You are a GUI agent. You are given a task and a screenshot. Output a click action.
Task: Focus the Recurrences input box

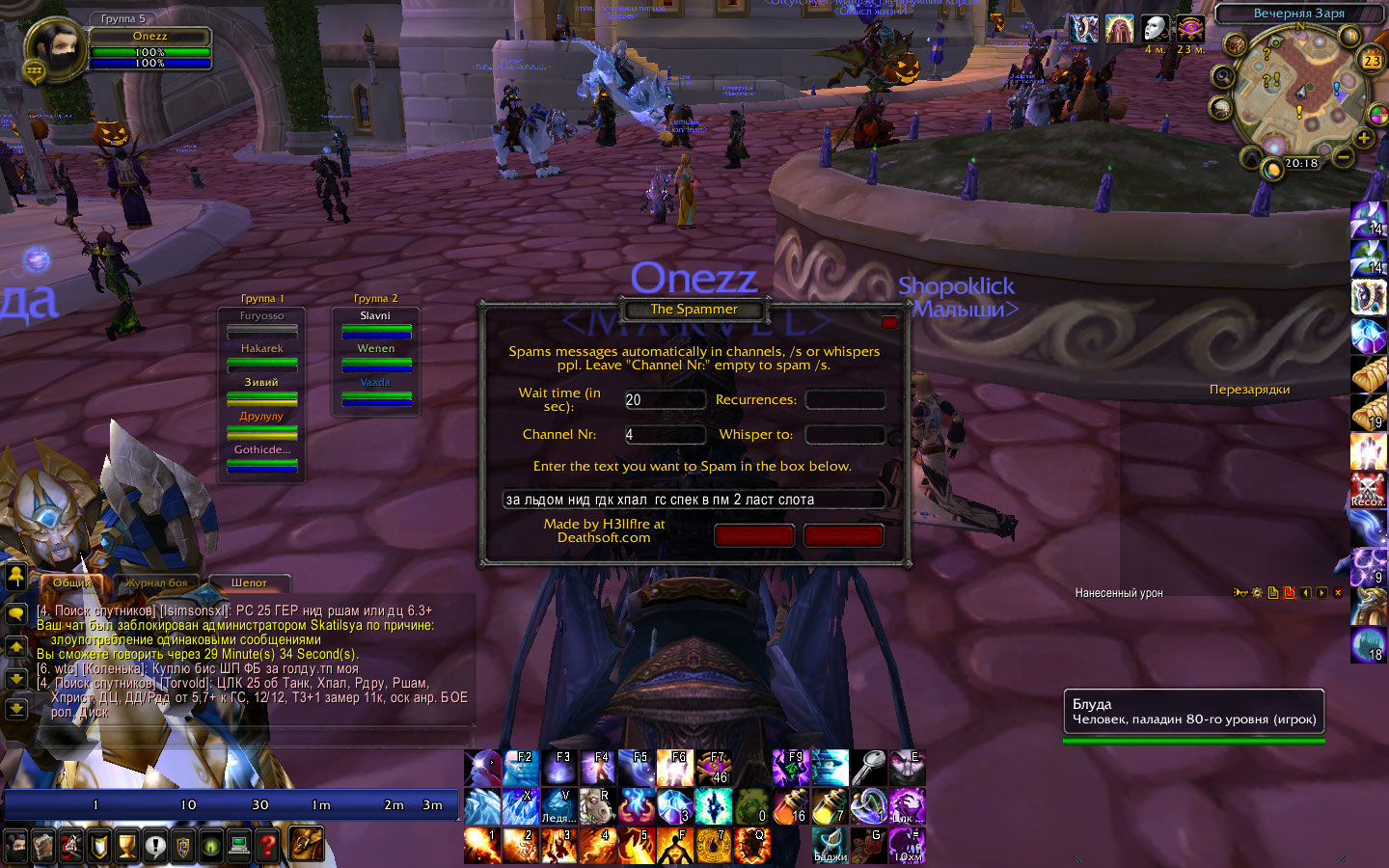pyautogui.click(x=845, y=400)
